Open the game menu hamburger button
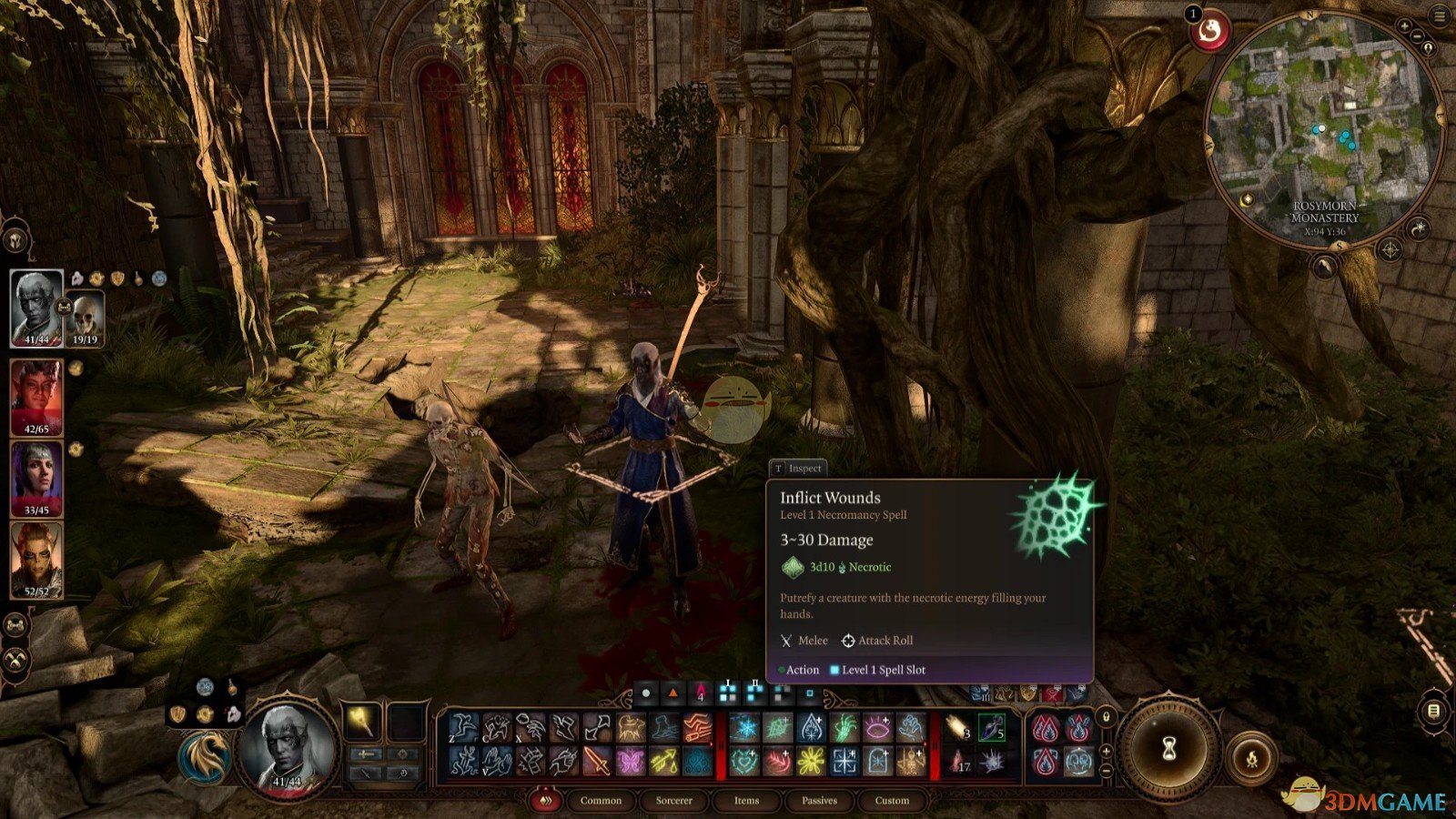Image resolution: width=1456 pixels, height=819 pixels. [x=1440, y=15]
